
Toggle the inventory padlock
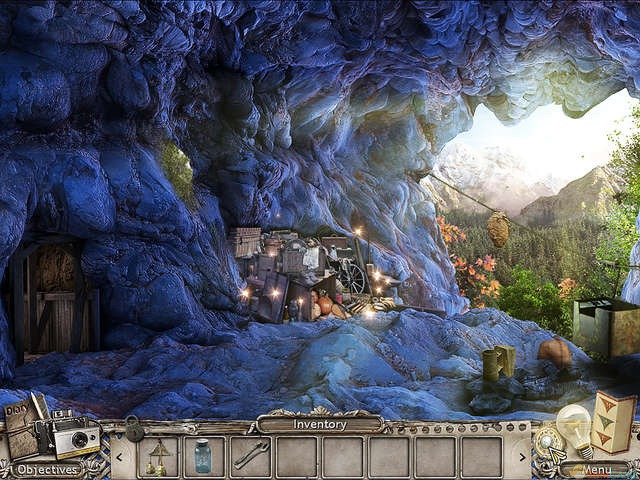click(132, 429)
